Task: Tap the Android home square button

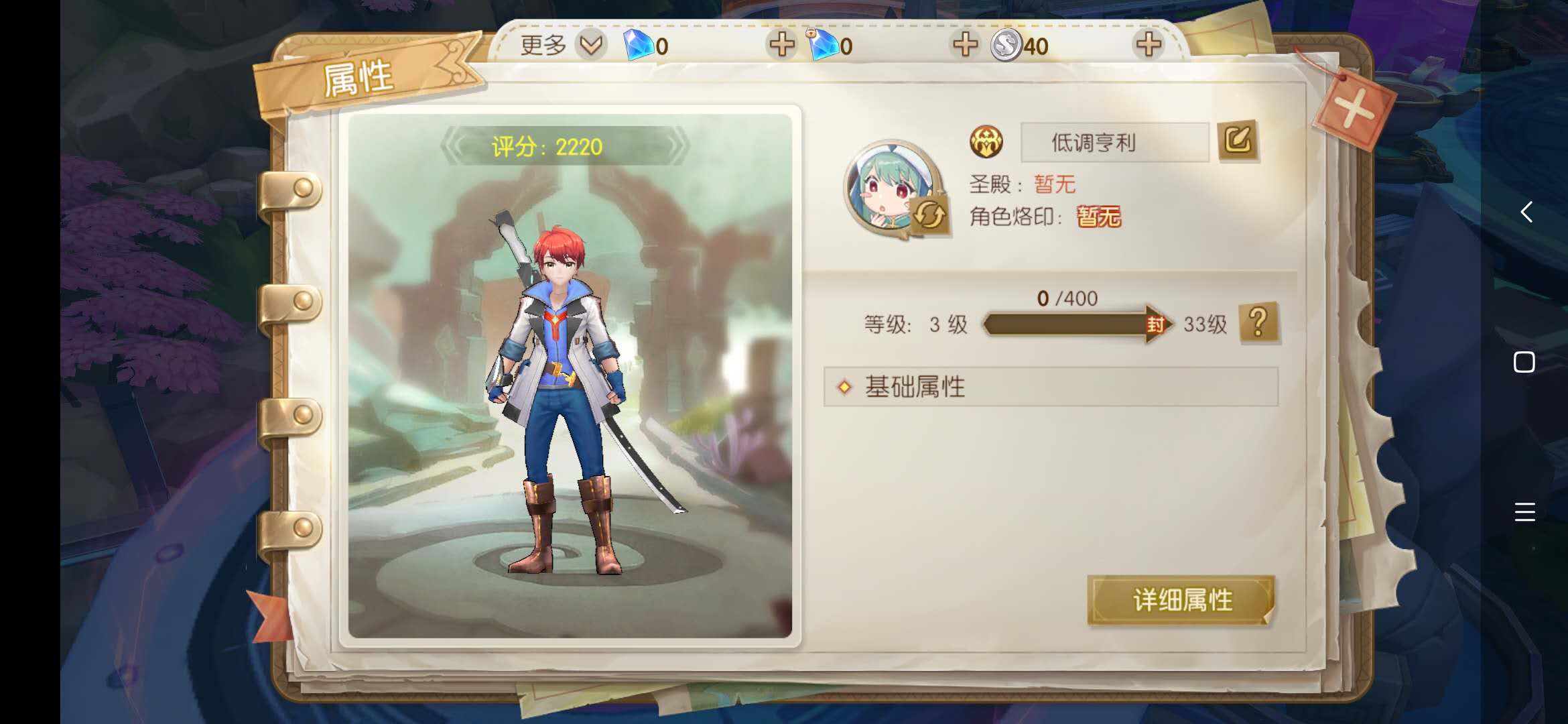Action: click(x=1524, y=362)
